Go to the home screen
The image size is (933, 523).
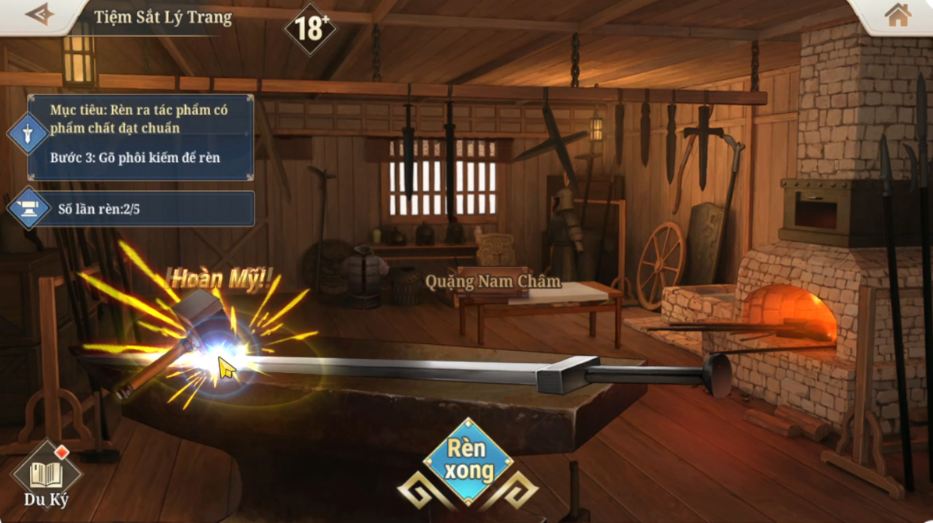click(x=897, y=15)
